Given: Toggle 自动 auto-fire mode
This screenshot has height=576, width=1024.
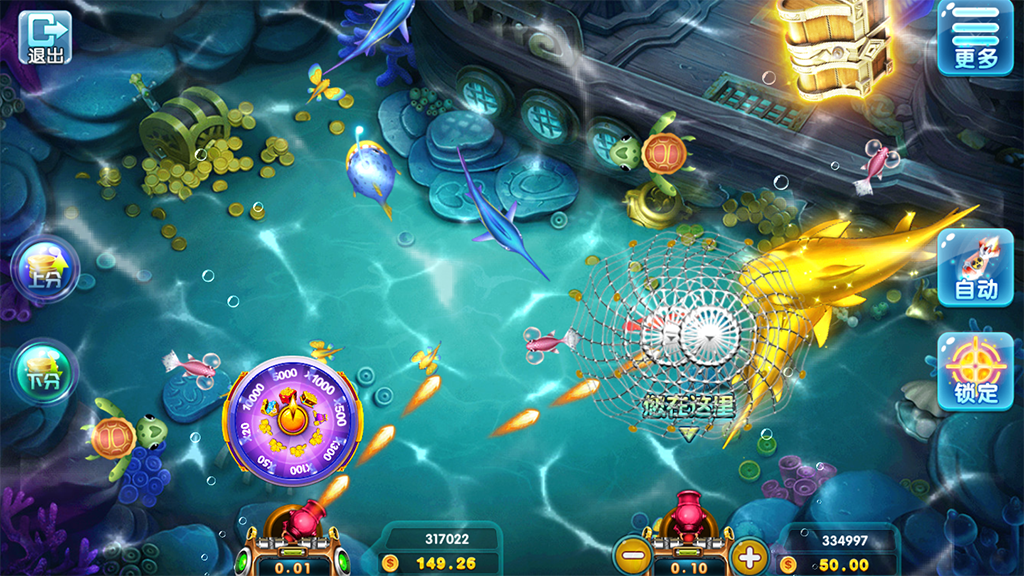Looking at the screenshot, I should point(975,267).
